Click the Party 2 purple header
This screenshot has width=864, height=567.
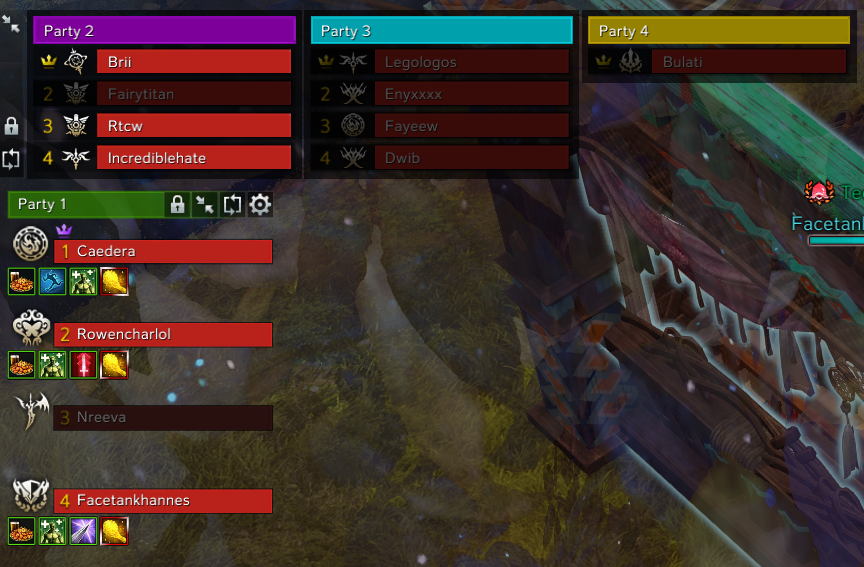click(164, 31)
